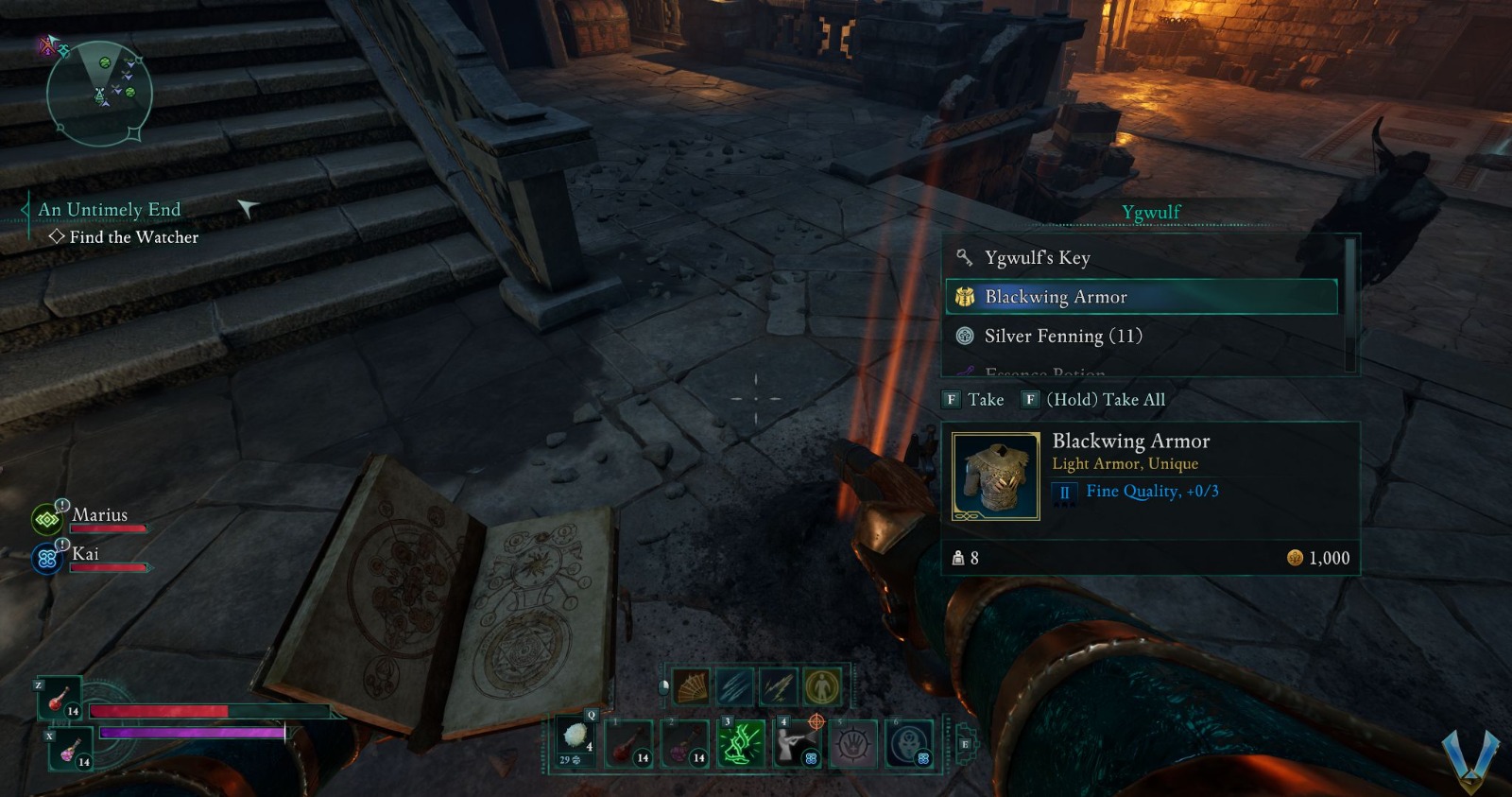Select Kai's companion portrait icon
This screenshot has width=1512, height=797.
pyautogui.click(x=47, y=559)
